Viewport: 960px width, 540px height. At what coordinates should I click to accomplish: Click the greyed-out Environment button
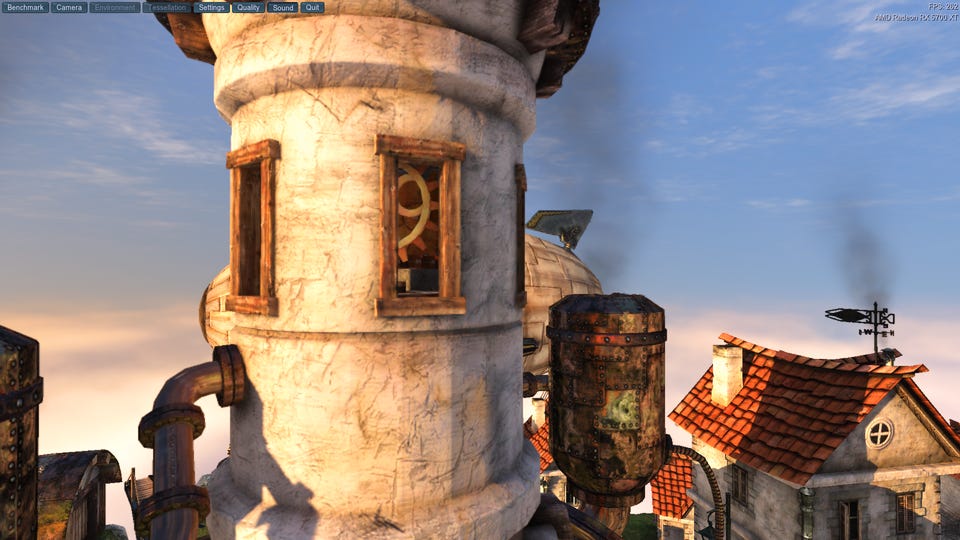[x=115, y=7]
